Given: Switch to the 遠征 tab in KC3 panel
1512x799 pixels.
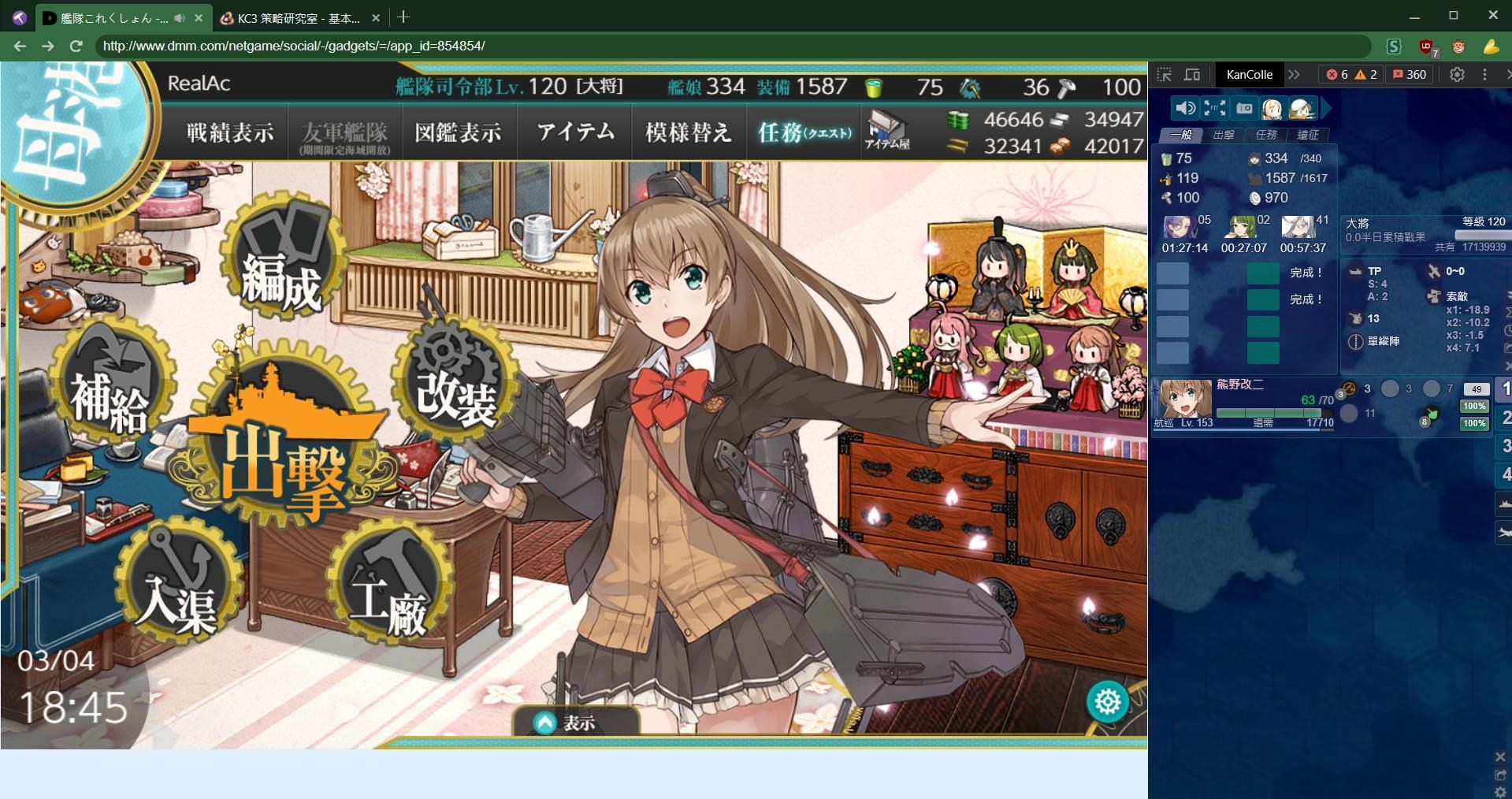Looking at the screenshot, I should (1307, 135).
